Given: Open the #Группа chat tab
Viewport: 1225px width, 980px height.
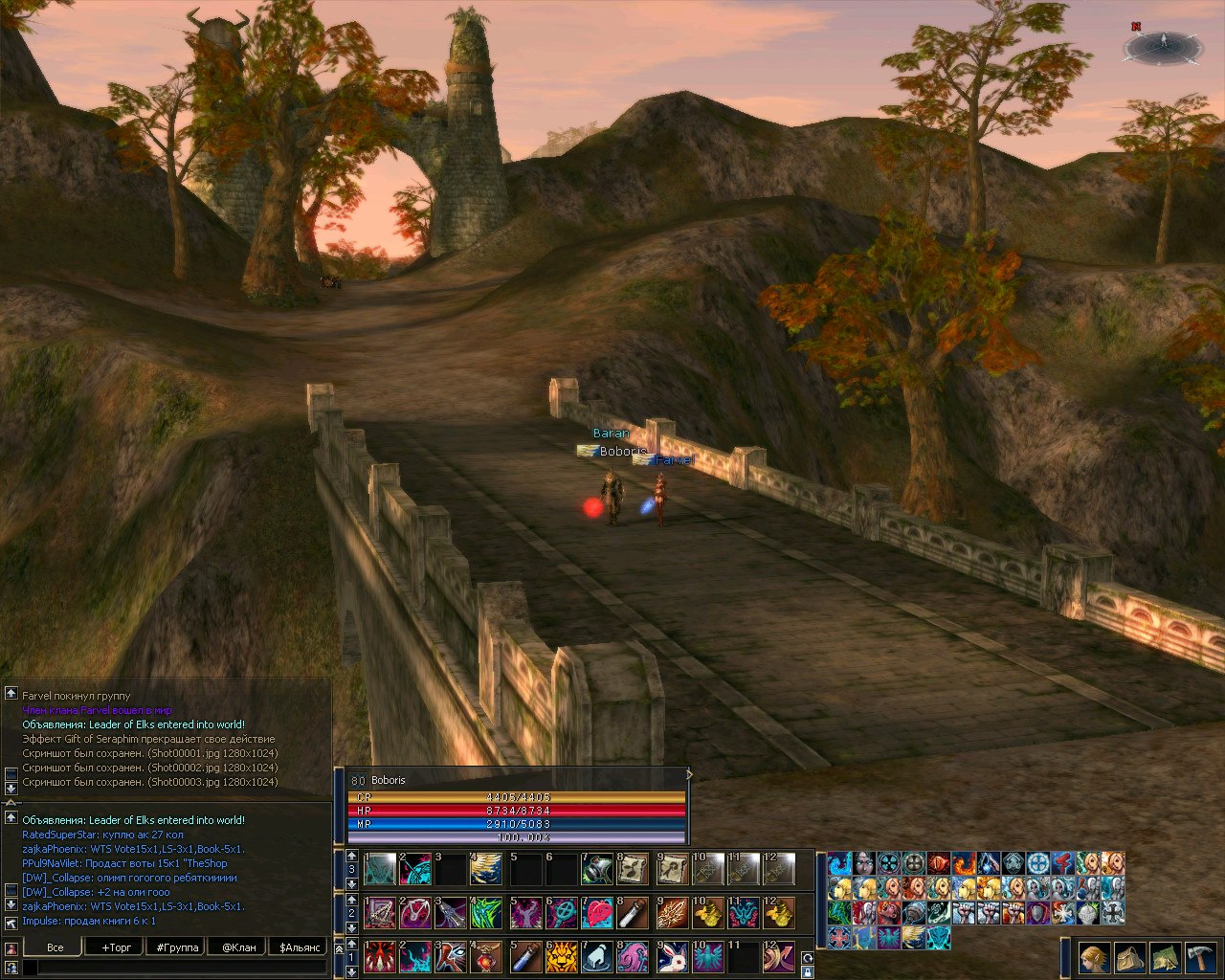Looking at the screenshot, I should pos(177,947).
